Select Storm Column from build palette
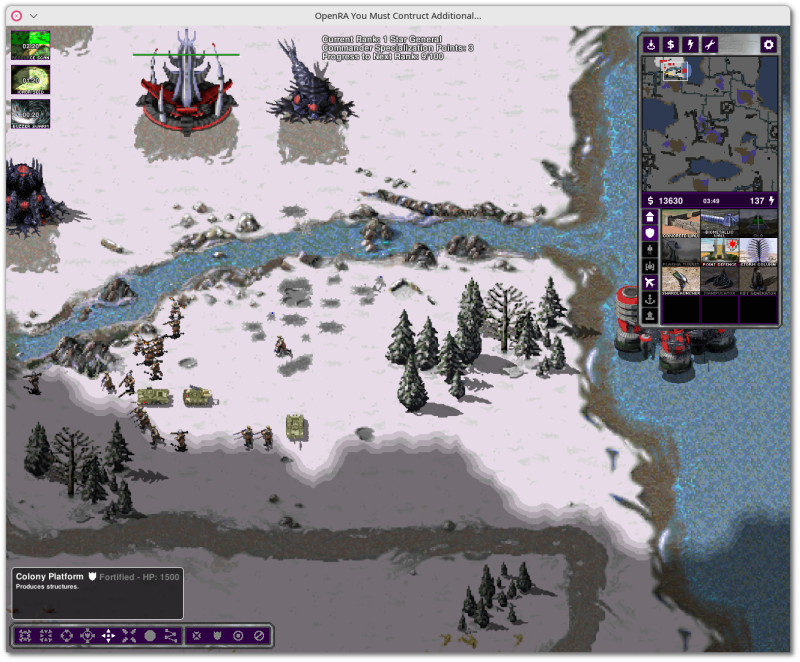The width and height of the screenshot is (800, 662). click(758, 251)
